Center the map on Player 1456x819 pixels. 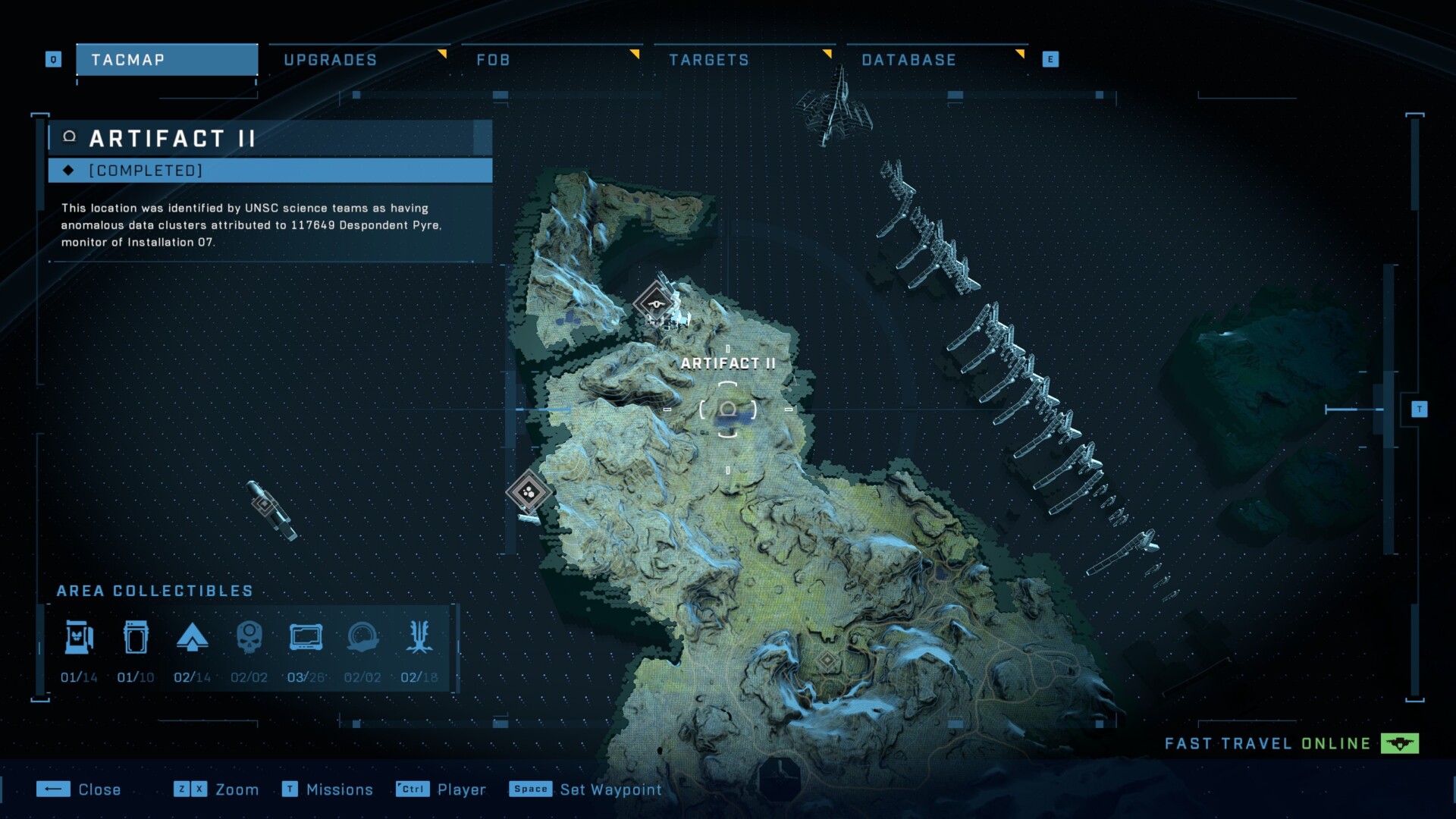441,789
